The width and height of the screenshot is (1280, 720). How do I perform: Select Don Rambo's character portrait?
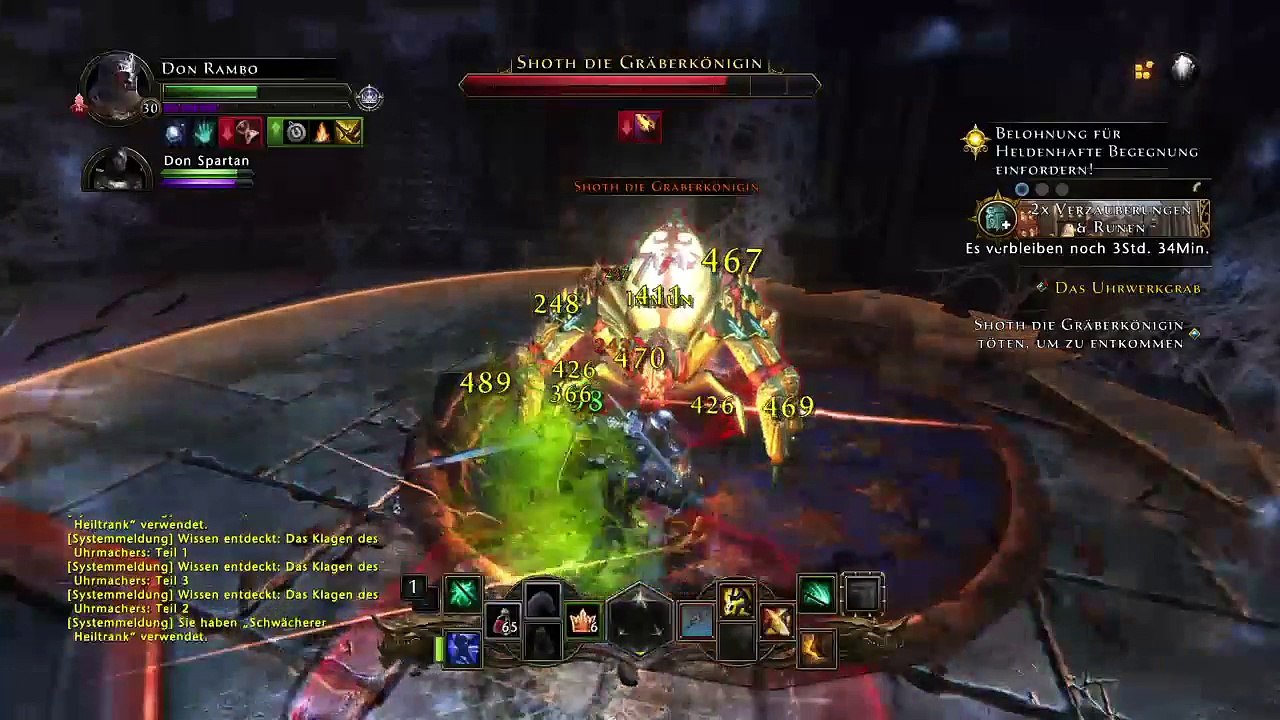point(118,88)
